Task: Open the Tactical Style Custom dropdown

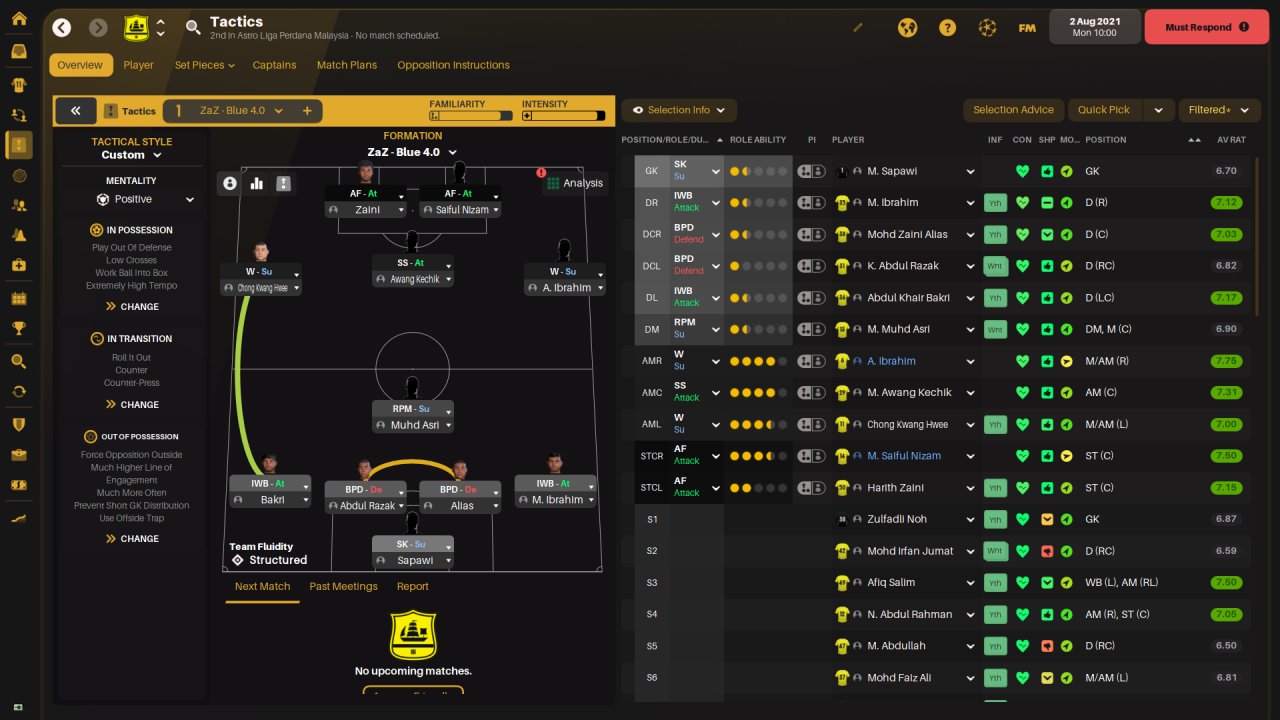Action: [x=131, y=155]
